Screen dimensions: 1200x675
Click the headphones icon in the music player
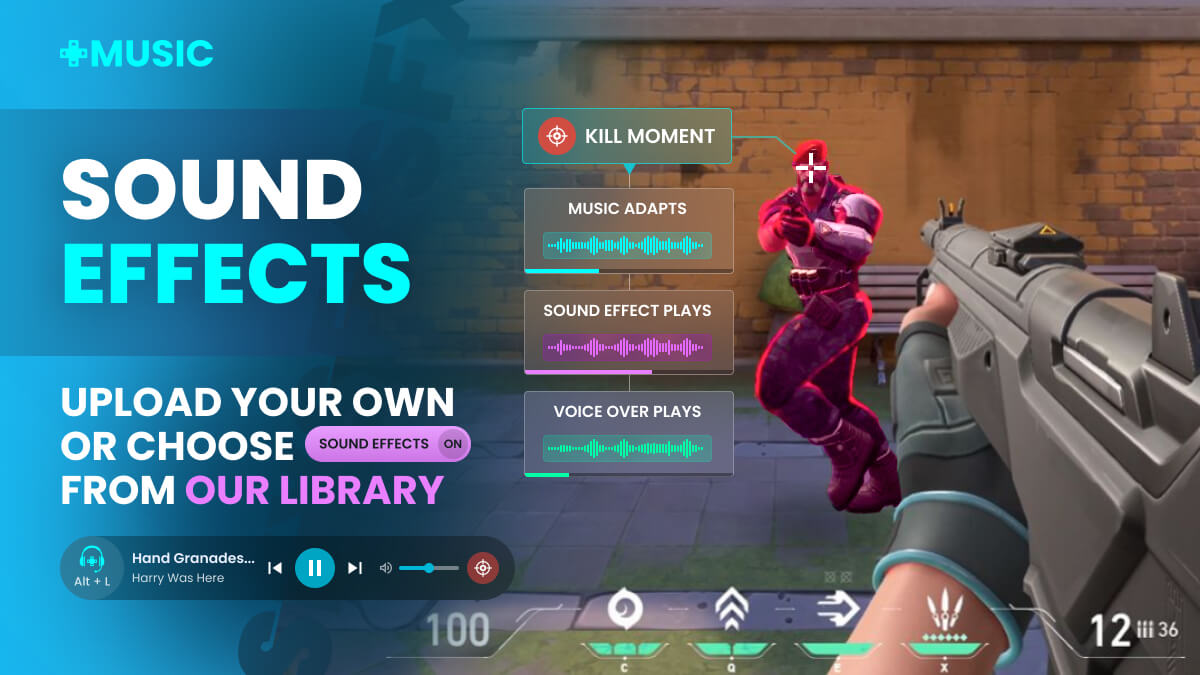[92, 559]
